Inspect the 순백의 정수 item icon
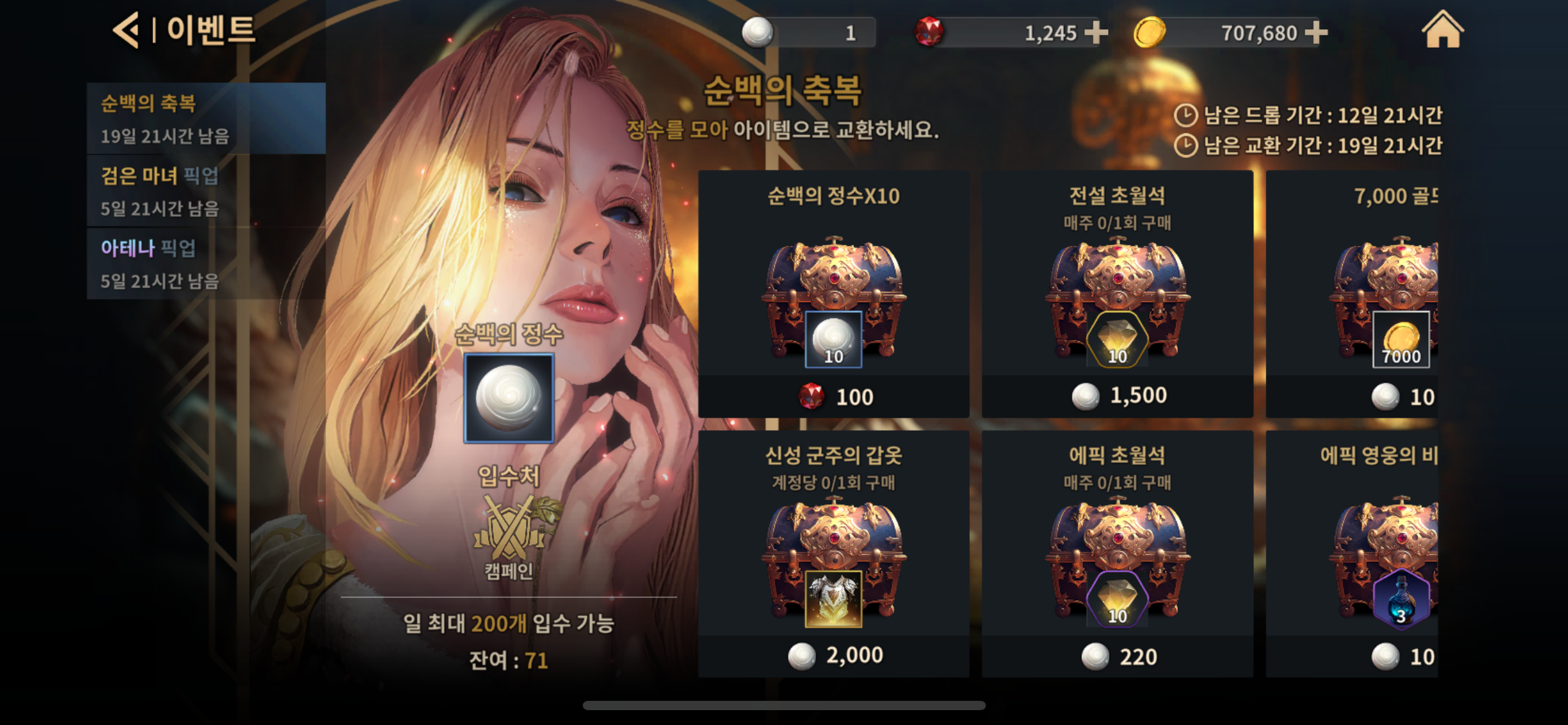This screenshot has height=725, width=1568. pyautogui.click(x=509, y=398)
